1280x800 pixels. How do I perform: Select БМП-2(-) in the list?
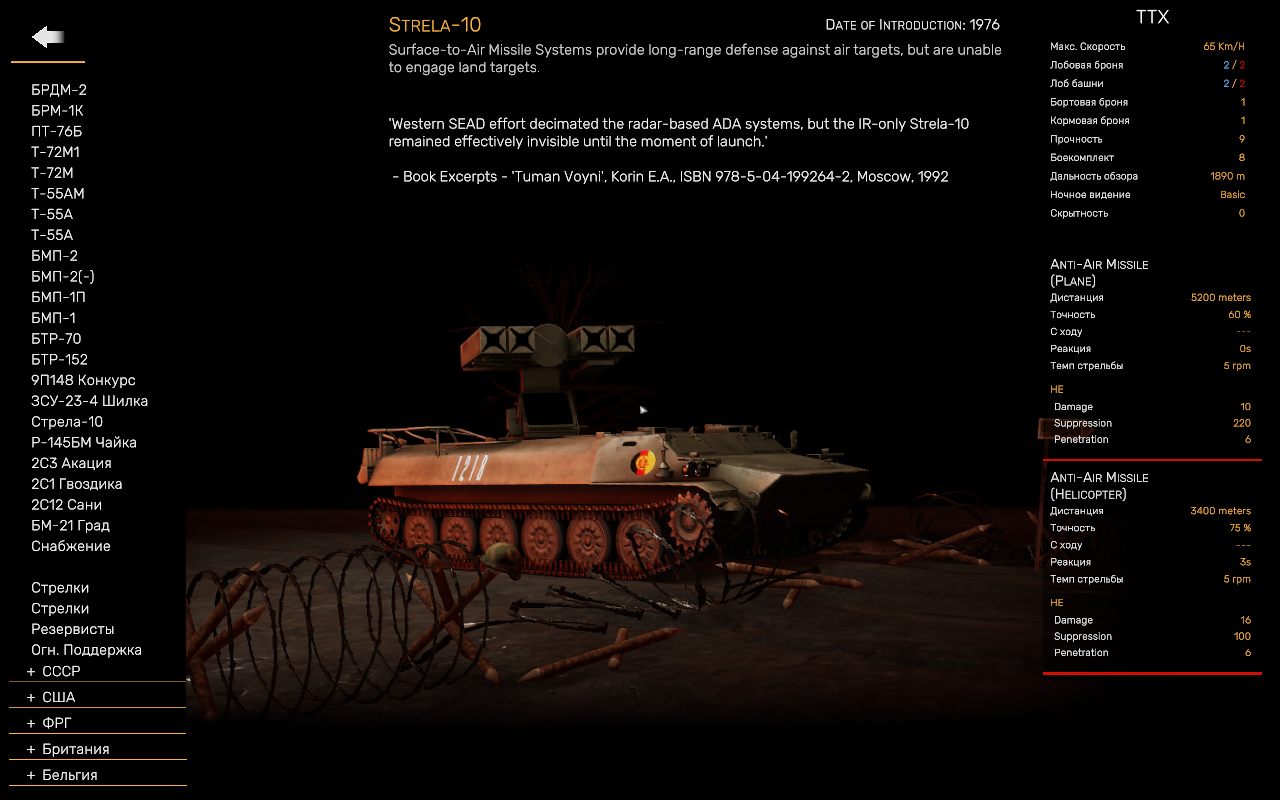[x=63, y=277]
